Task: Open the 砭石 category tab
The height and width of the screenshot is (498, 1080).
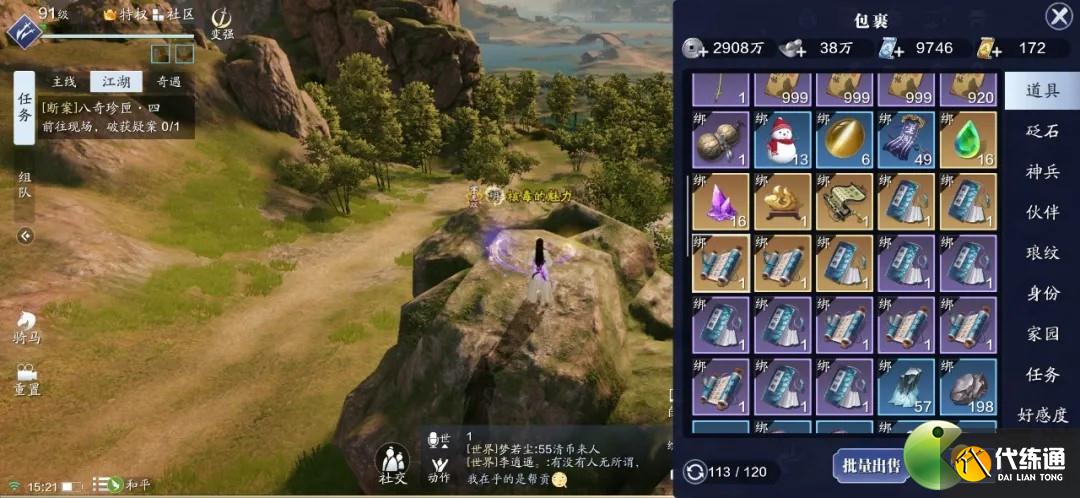Action: [x=1042, y=132]
